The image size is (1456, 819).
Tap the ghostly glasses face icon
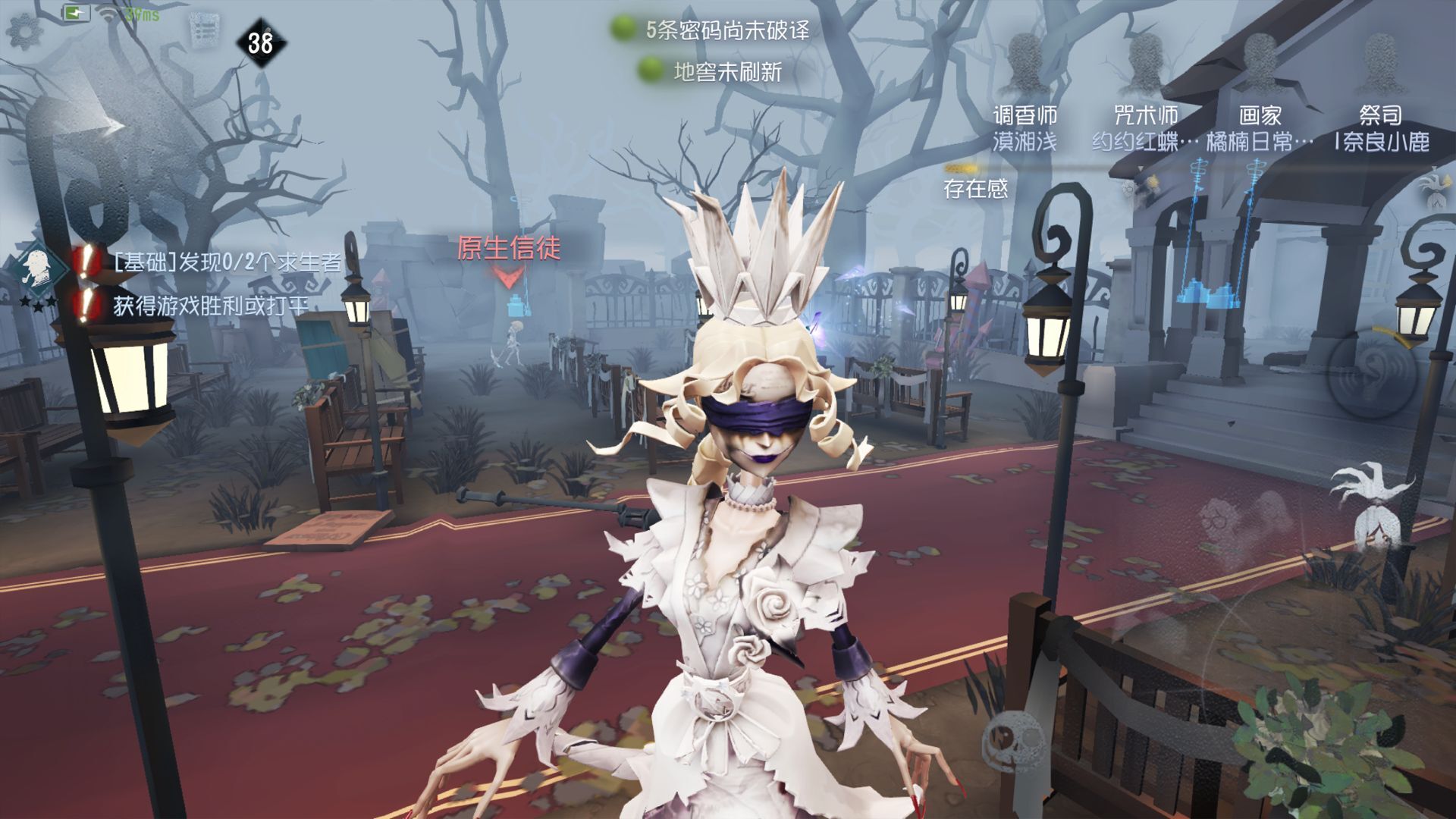1222,523
